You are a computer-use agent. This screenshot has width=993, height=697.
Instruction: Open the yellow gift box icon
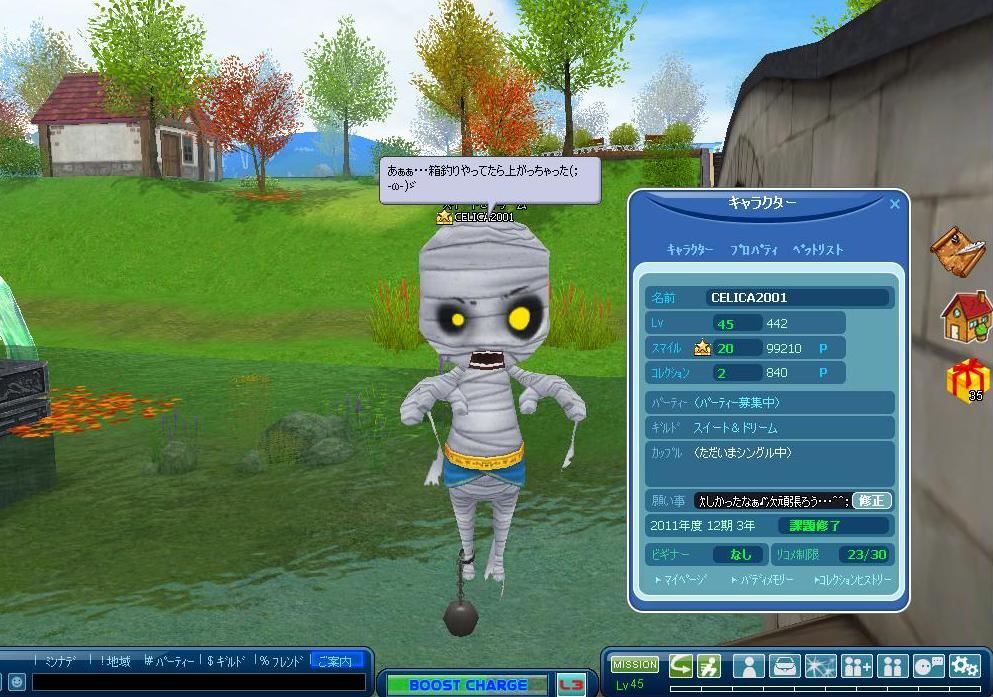[967, 380]
